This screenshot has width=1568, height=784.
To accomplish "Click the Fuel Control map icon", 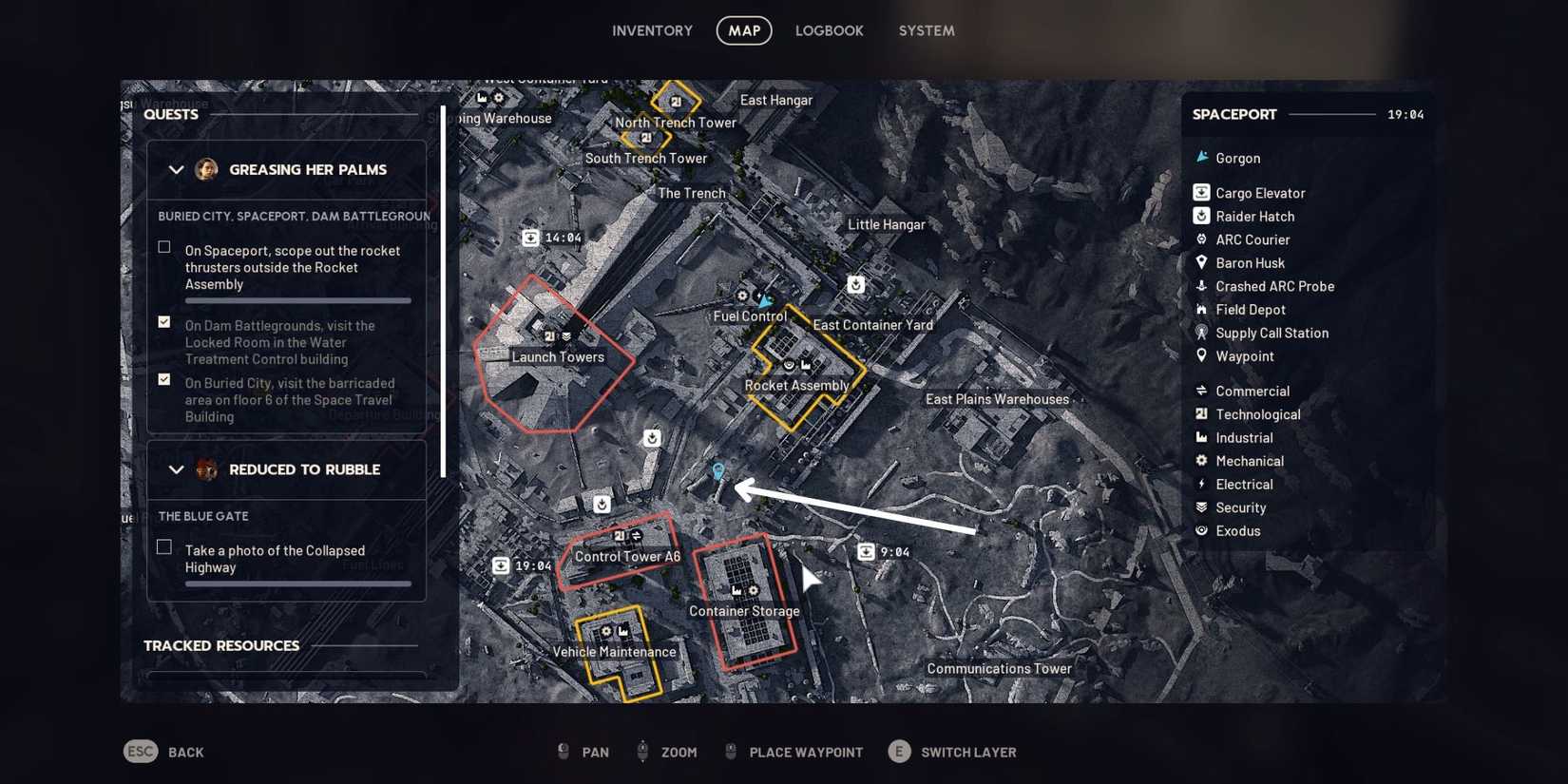I will pos(742,296).
